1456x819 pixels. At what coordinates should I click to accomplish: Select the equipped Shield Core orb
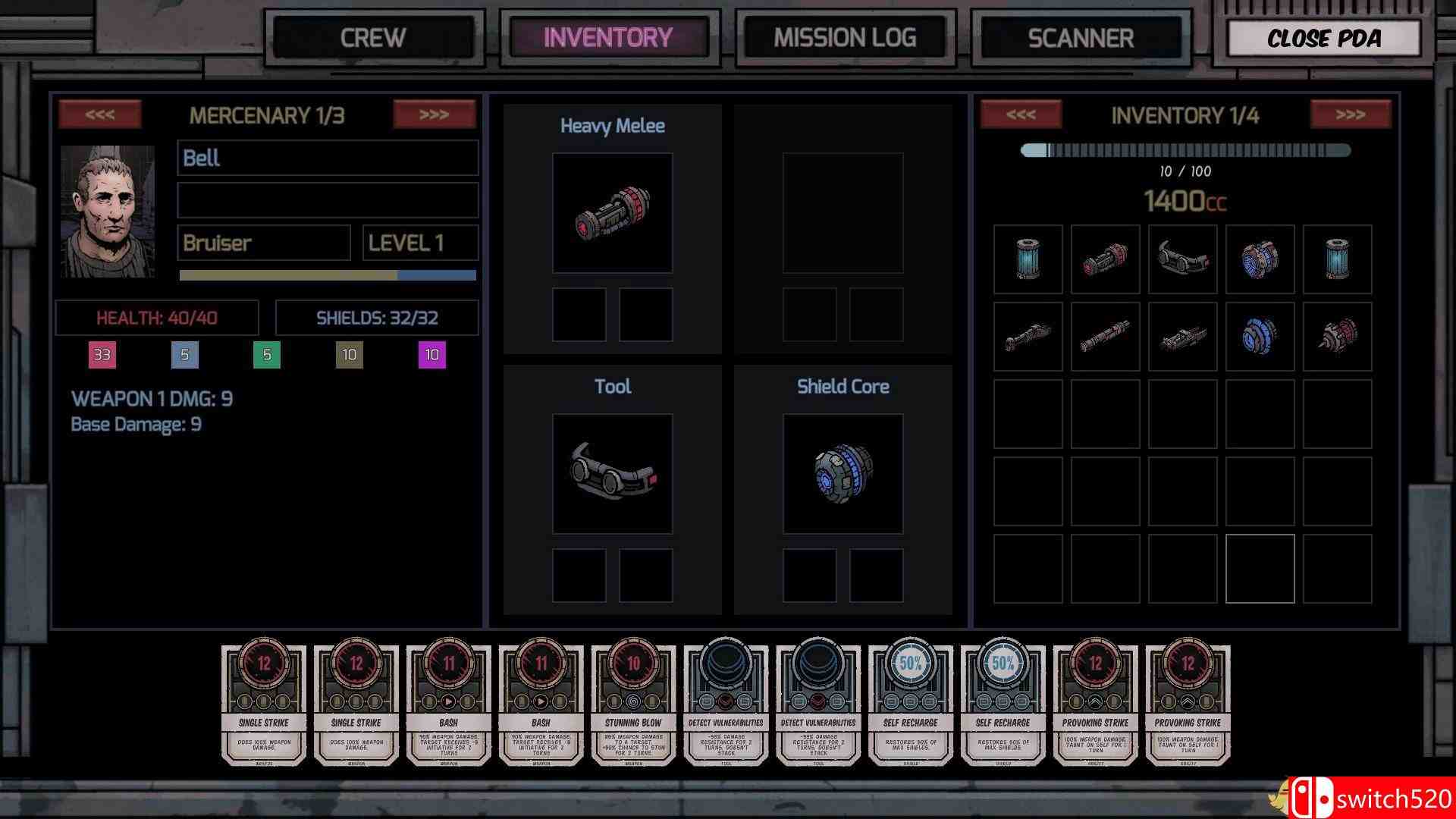[843, 474]
